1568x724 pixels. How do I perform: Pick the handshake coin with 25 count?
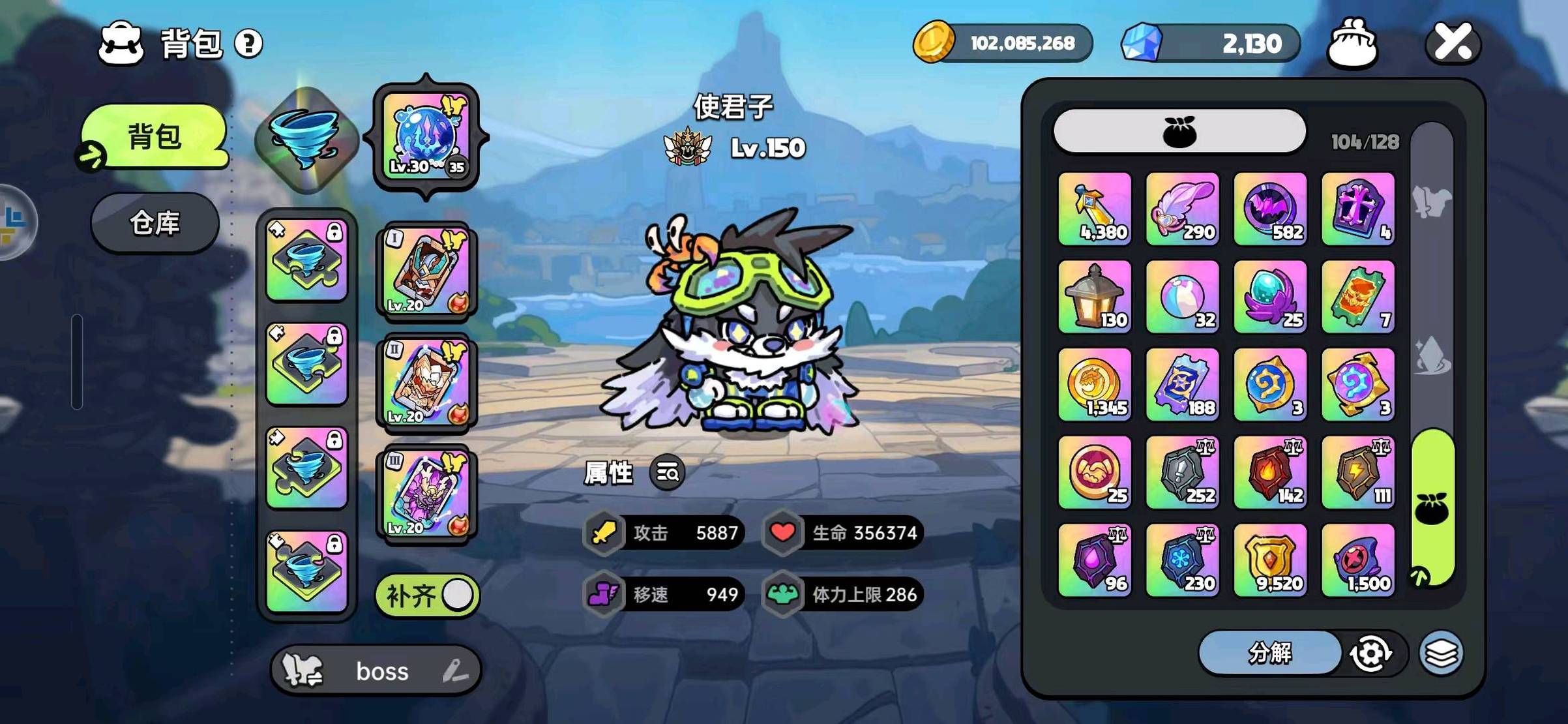pos(1095,472)
